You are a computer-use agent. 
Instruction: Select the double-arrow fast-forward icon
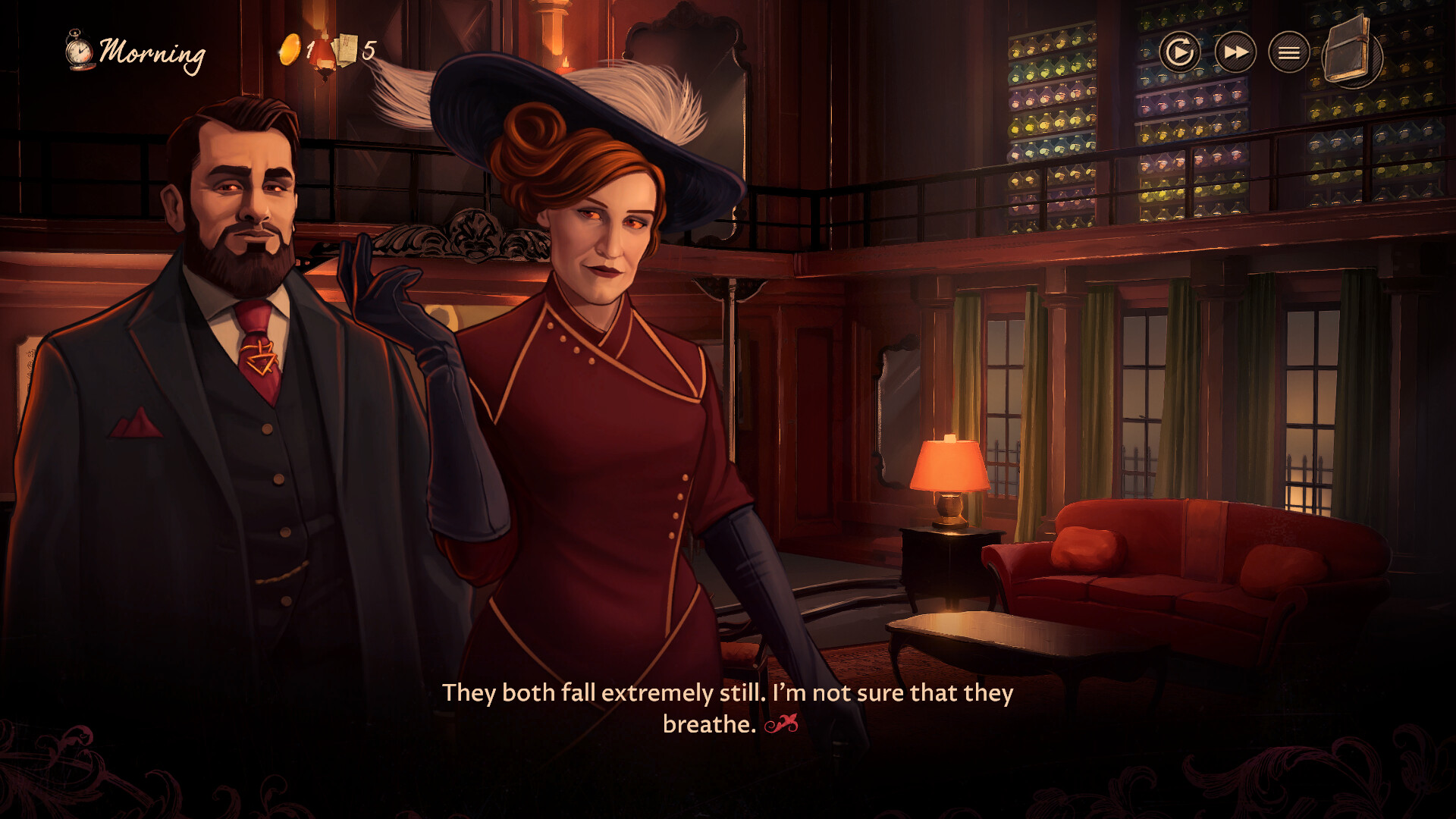tap(1235, 53)
